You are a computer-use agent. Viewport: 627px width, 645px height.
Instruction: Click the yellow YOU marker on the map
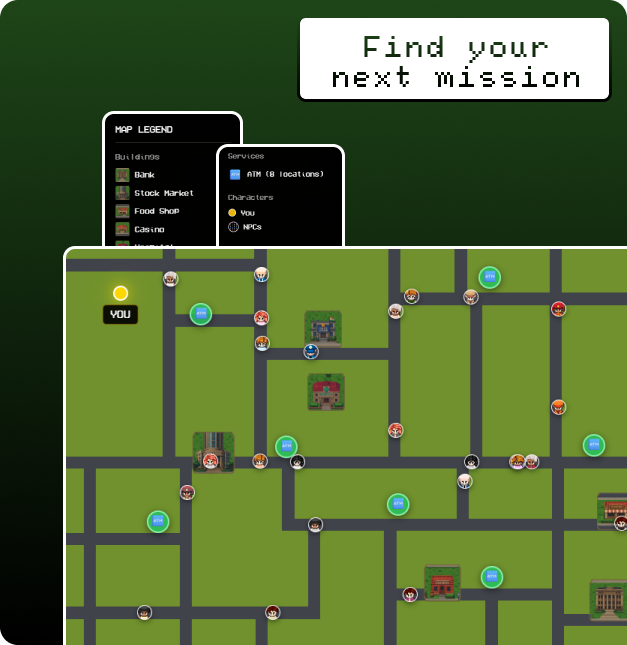click(120, 293)
